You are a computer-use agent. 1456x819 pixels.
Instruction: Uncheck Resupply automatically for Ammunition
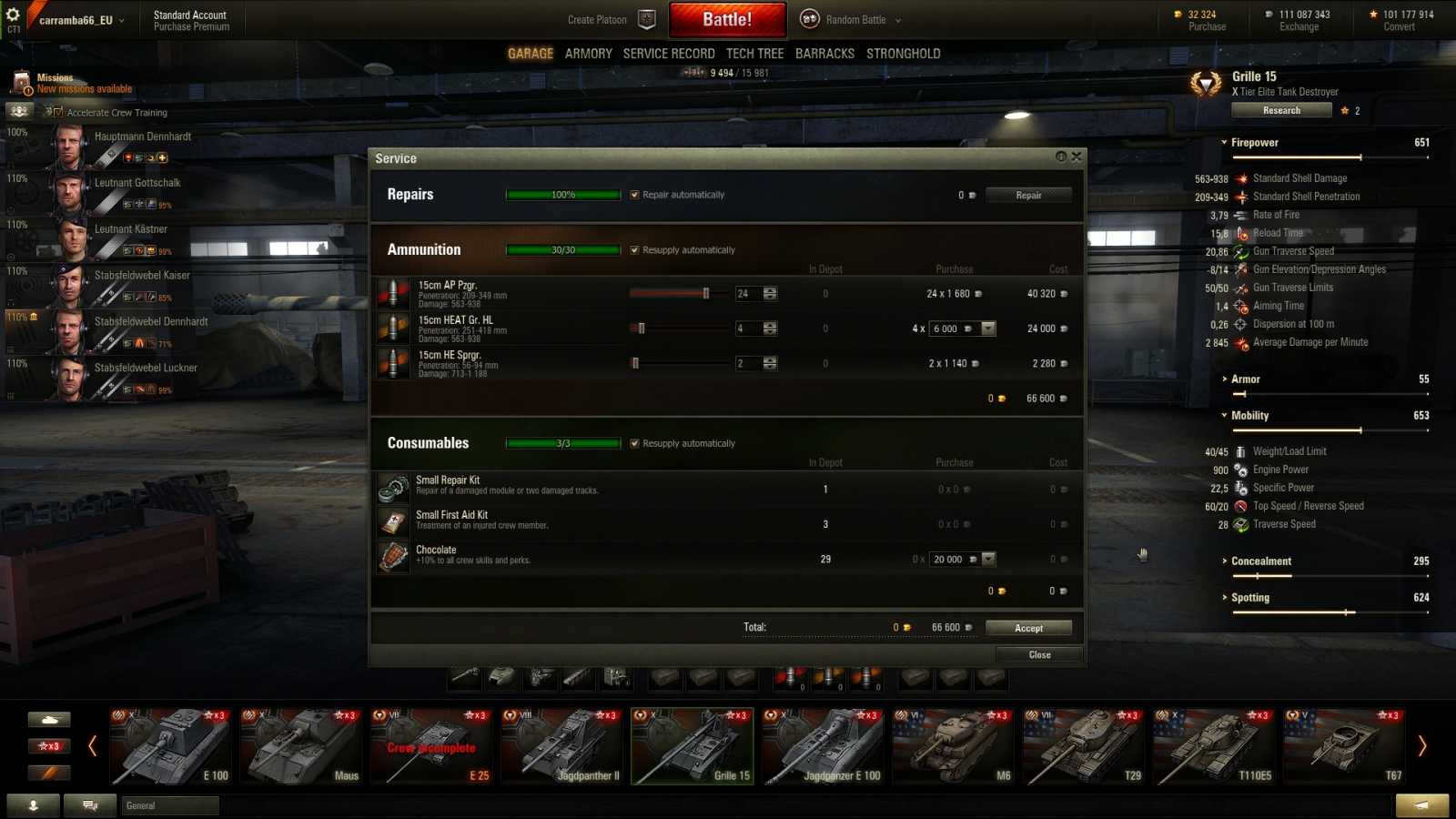pos(633,249)
